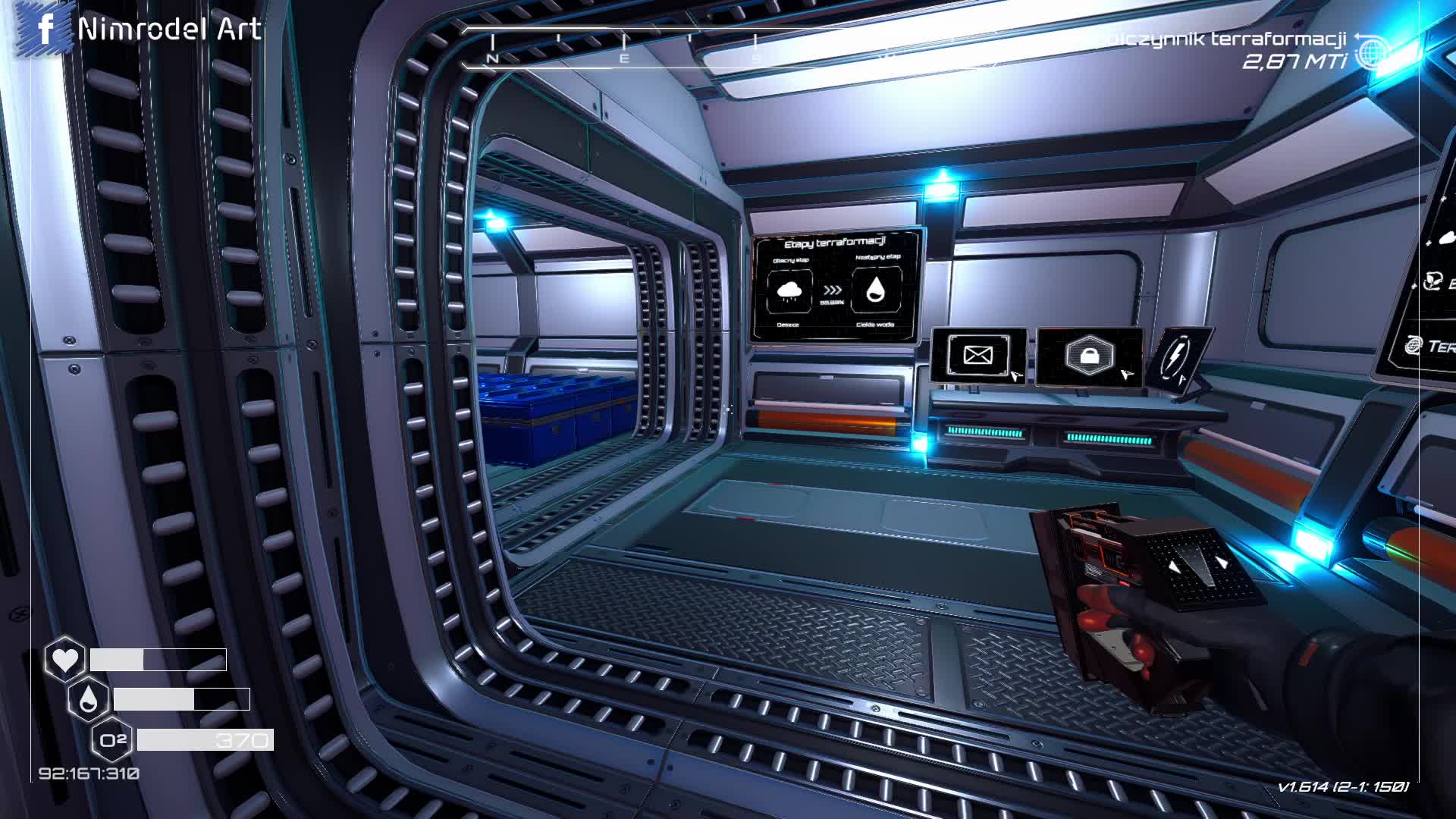This screenshot has width=1456, height=819.
Task: Select the terraformation index globe icon
Action: point(1371,52)
